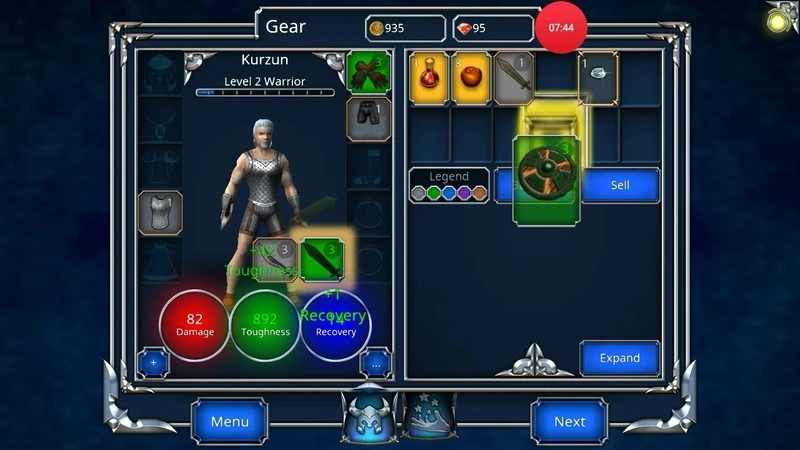Click the equipped chainmail vest slot
800x450 pixels.
tap(160, 212)
